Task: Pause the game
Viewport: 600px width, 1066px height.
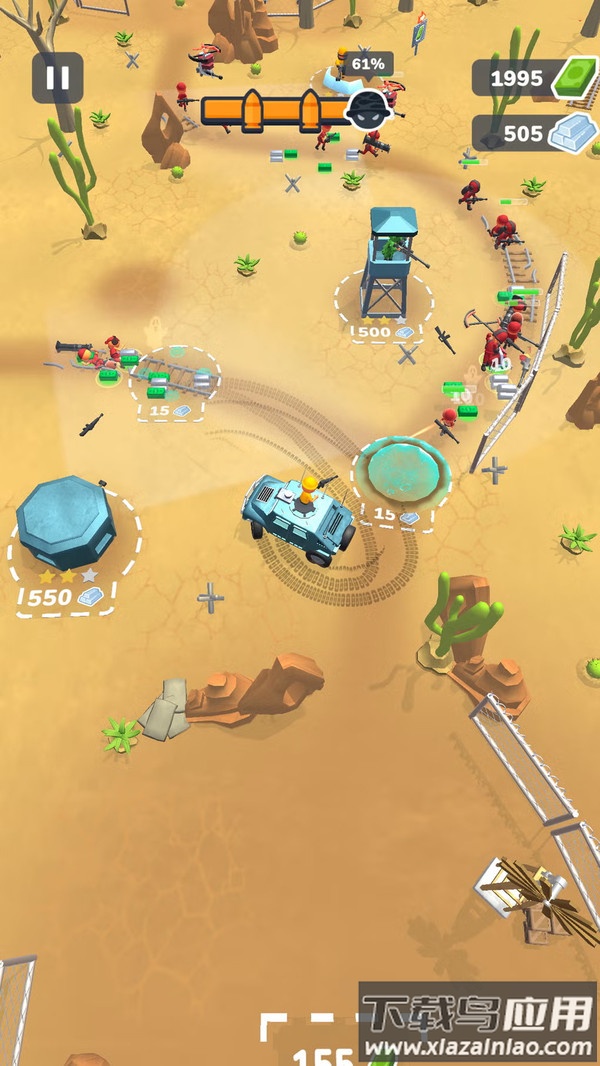Action: click(x=57, y=78)
